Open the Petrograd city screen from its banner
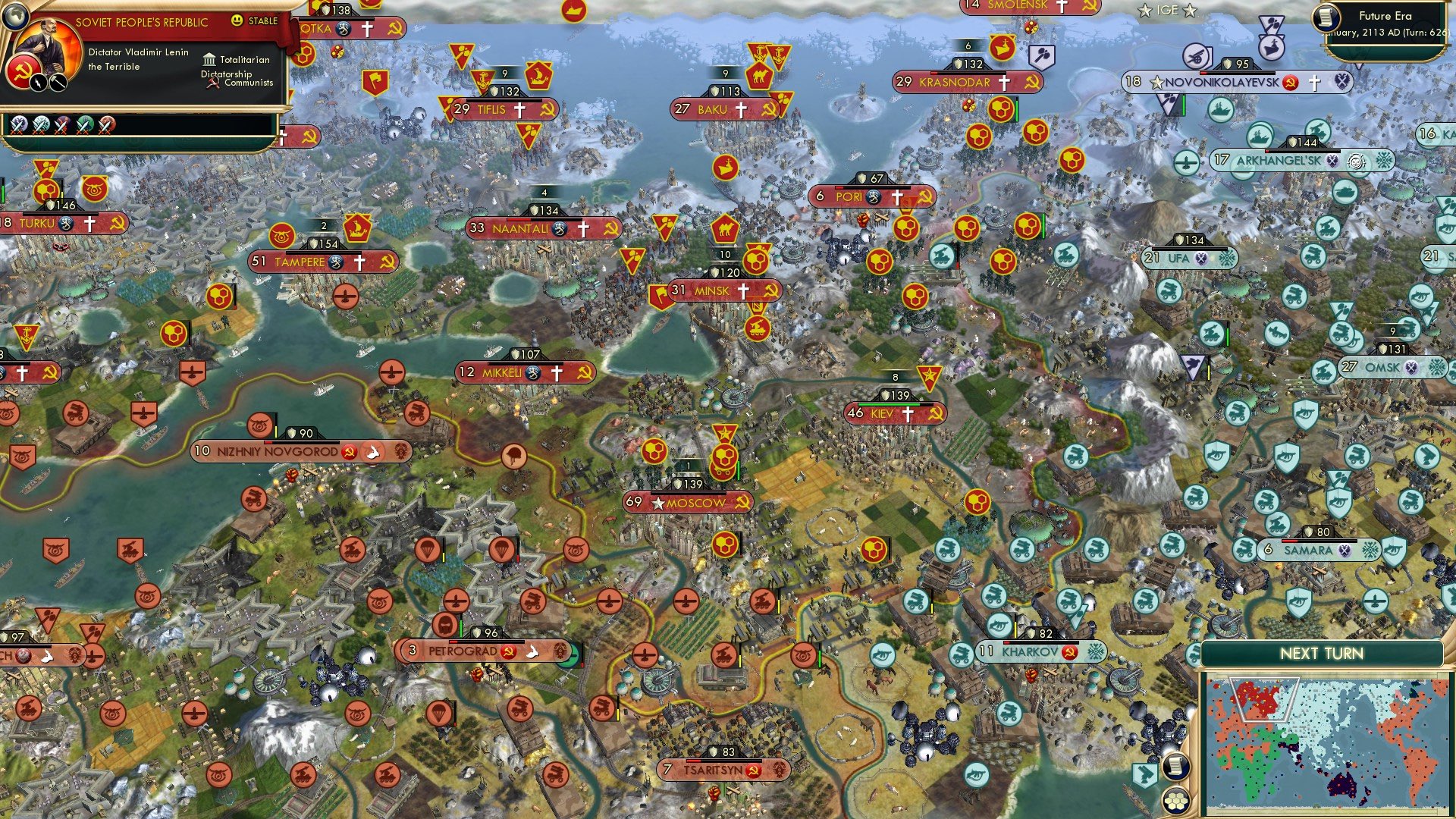 (463, 651)
